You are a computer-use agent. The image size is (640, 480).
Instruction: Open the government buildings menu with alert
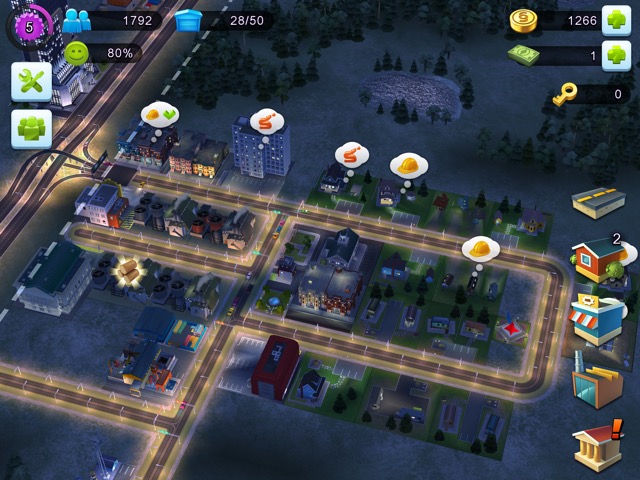[x=598, y=444]
